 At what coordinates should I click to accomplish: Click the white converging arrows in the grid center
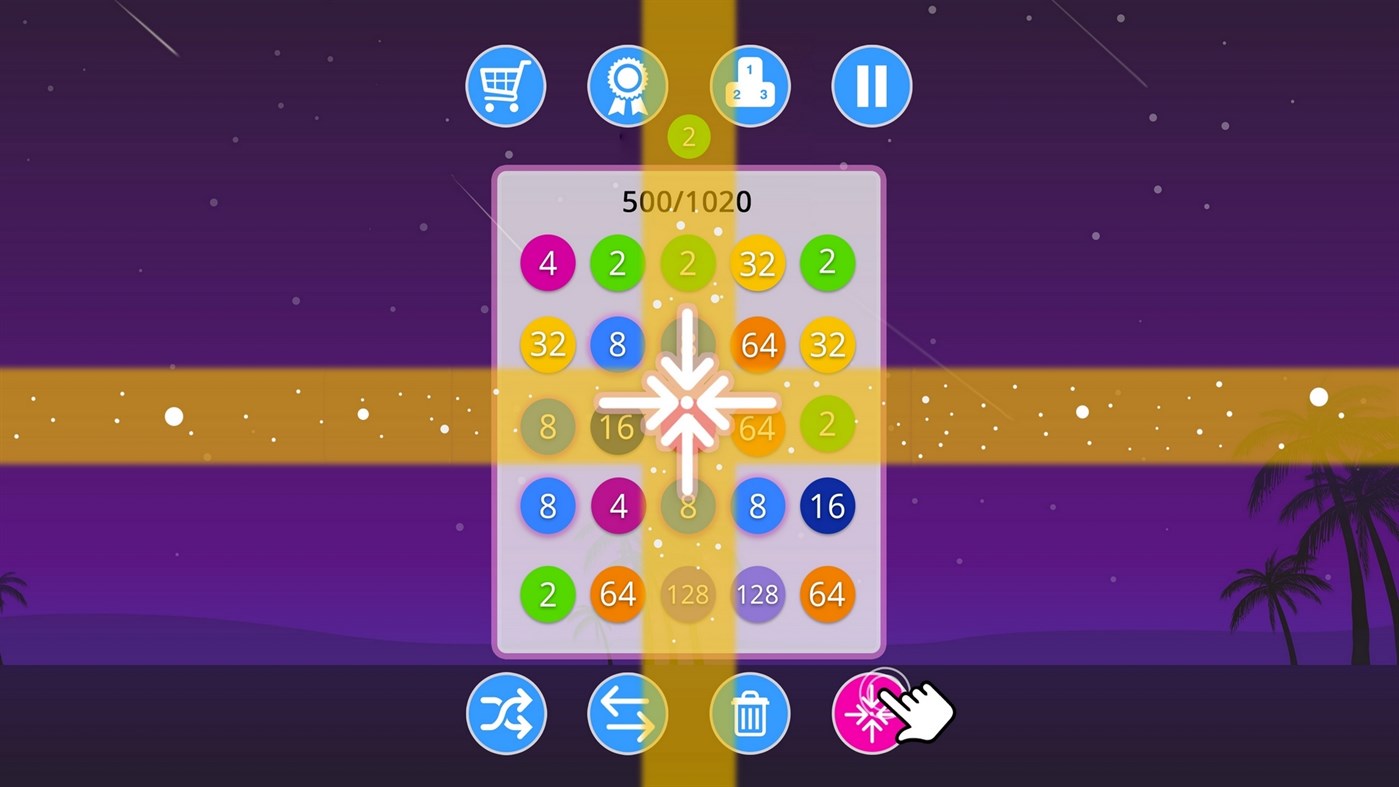pyautogui.click(x=688, y=404)
